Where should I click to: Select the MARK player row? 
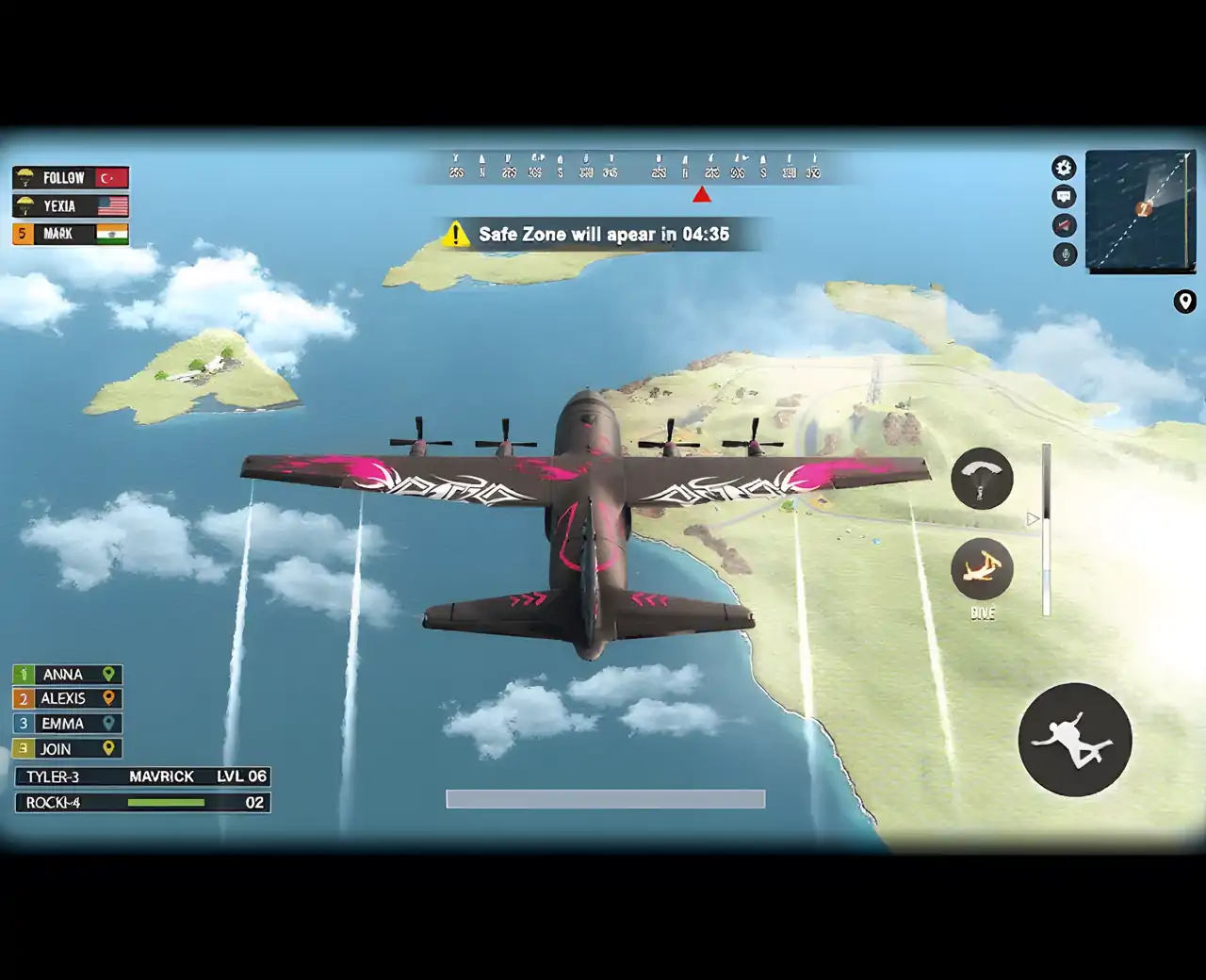coord(71,234)
